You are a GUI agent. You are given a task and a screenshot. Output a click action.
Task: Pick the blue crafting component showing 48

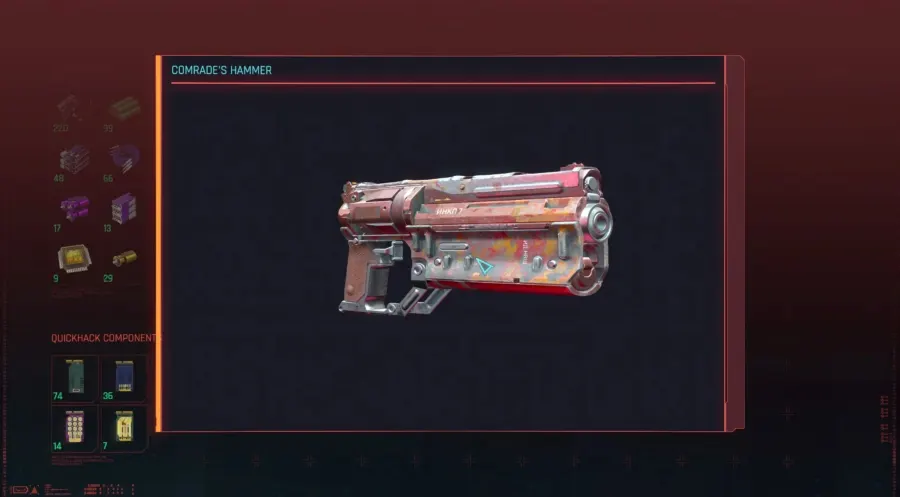point(74,158)
